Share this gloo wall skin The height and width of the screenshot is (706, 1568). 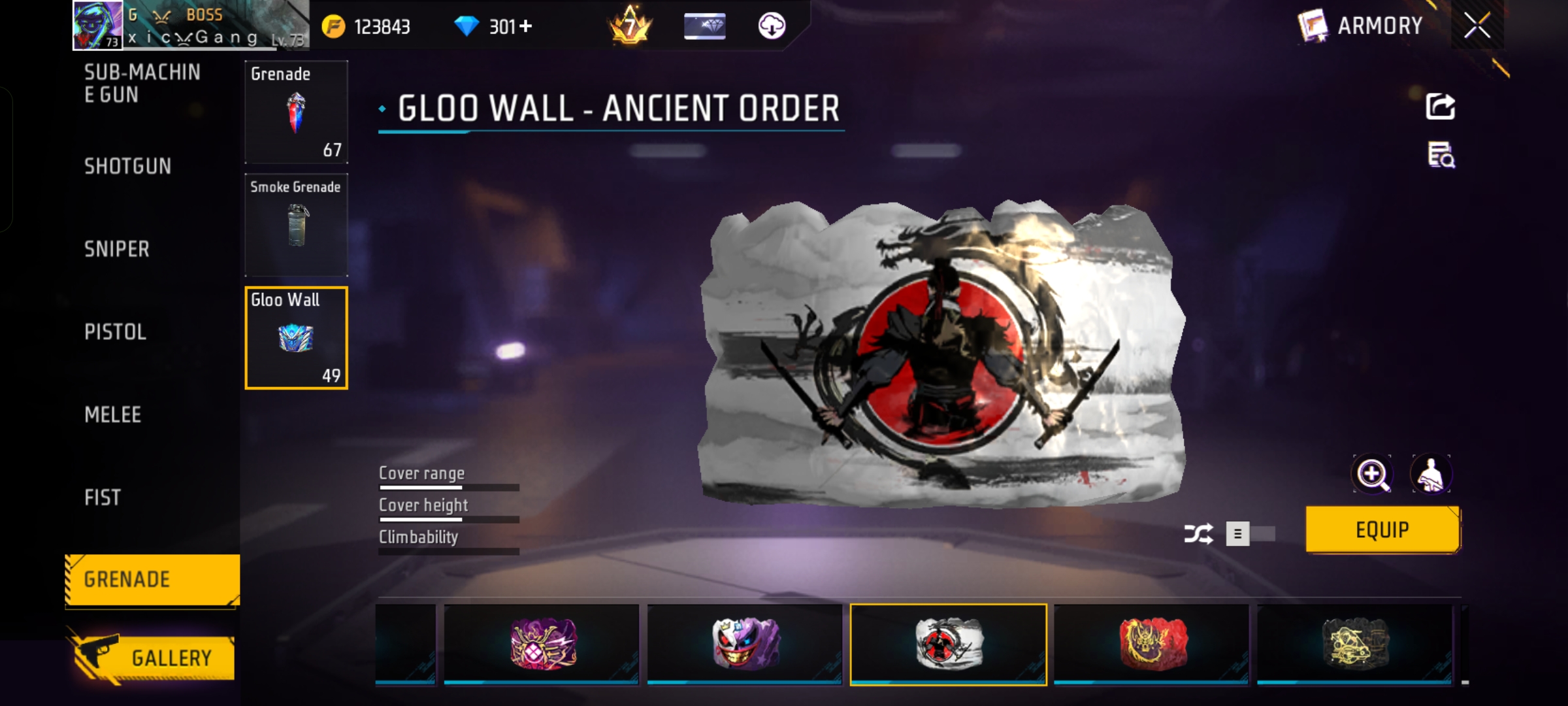[x=1440, y=107]
